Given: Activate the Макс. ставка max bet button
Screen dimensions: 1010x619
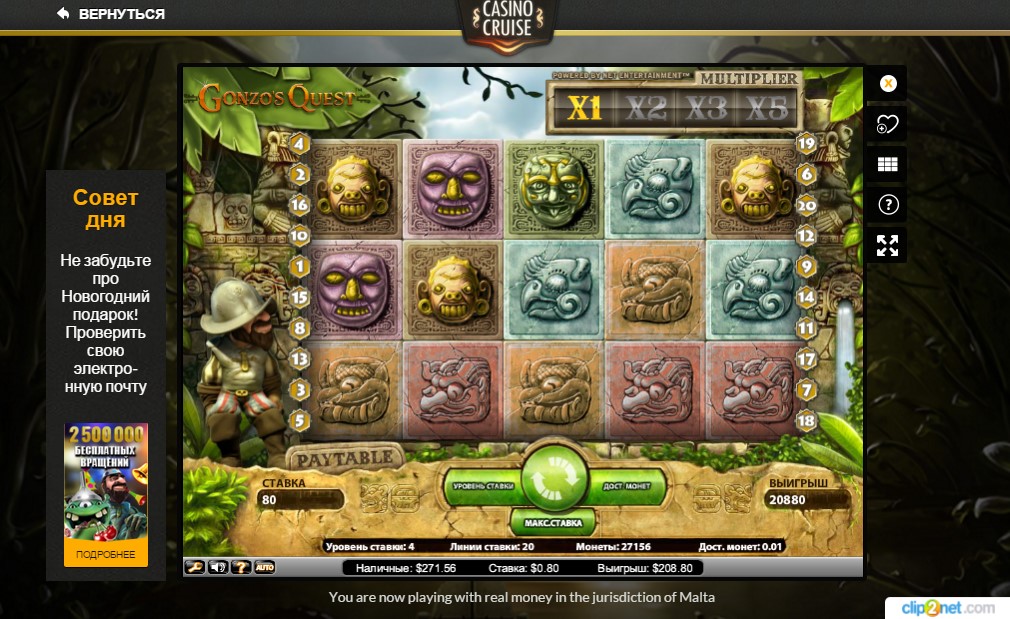Looking at the screenshot, I should coord(552,521).
